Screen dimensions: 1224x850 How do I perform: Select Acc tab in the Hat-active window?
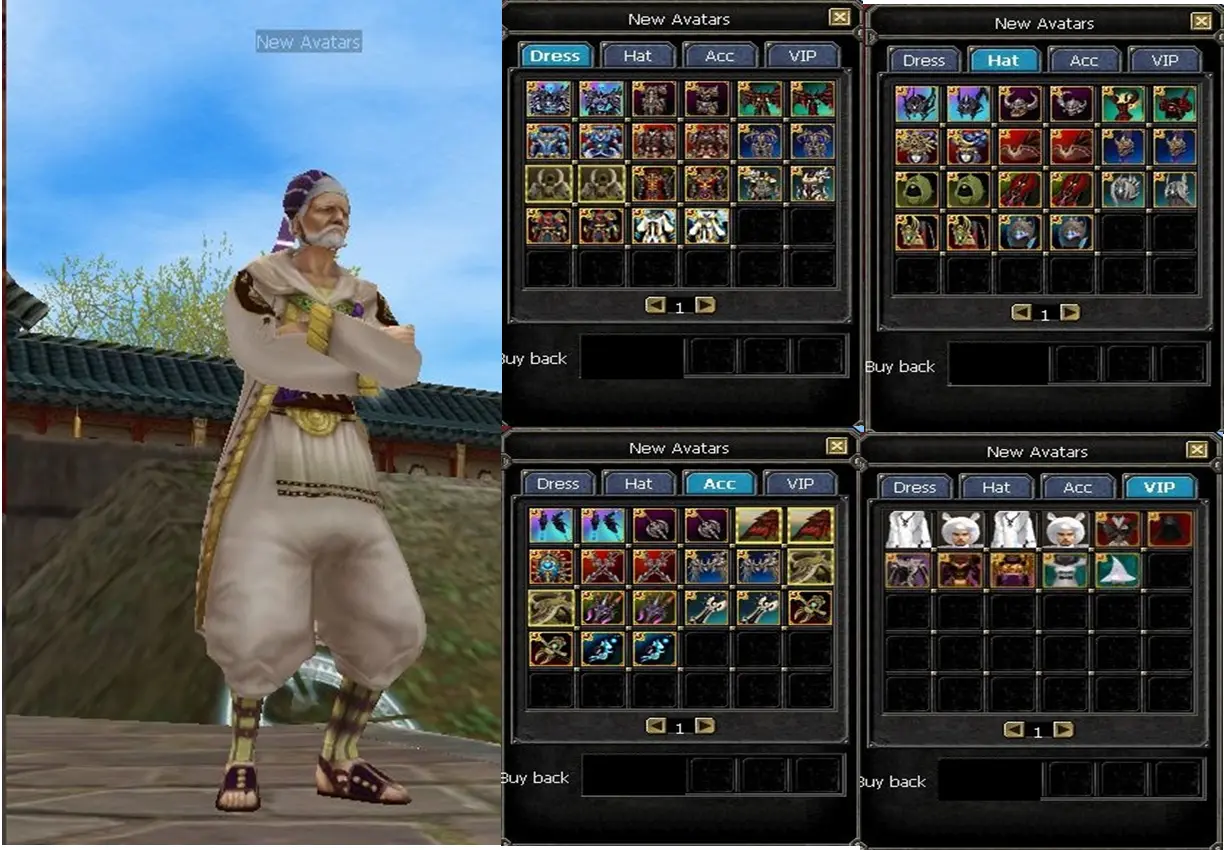click(x=1084, y=60)
